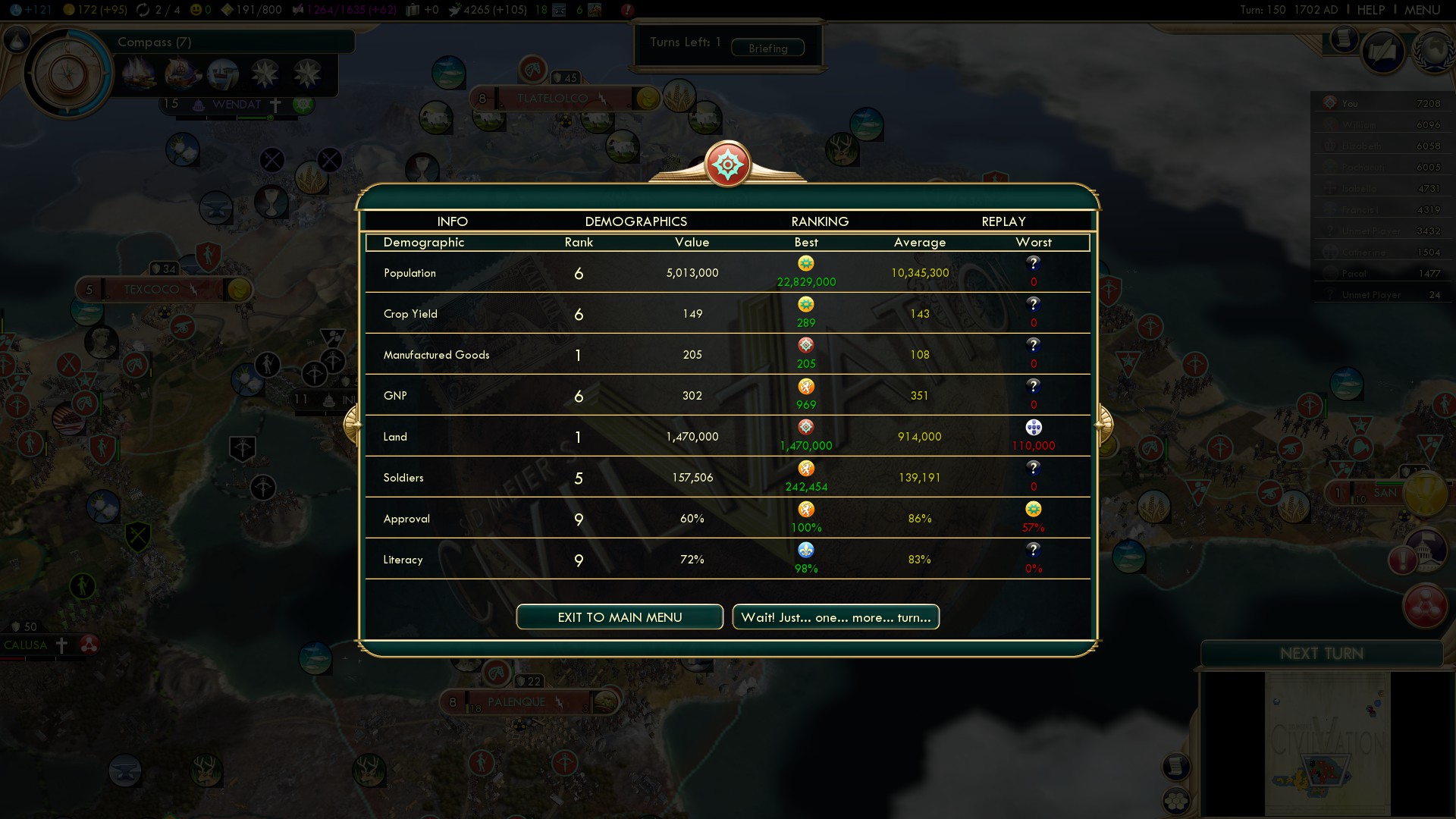Click the NEXT TURN button
Screen dimensions: 1456x819
(1321, 654)
